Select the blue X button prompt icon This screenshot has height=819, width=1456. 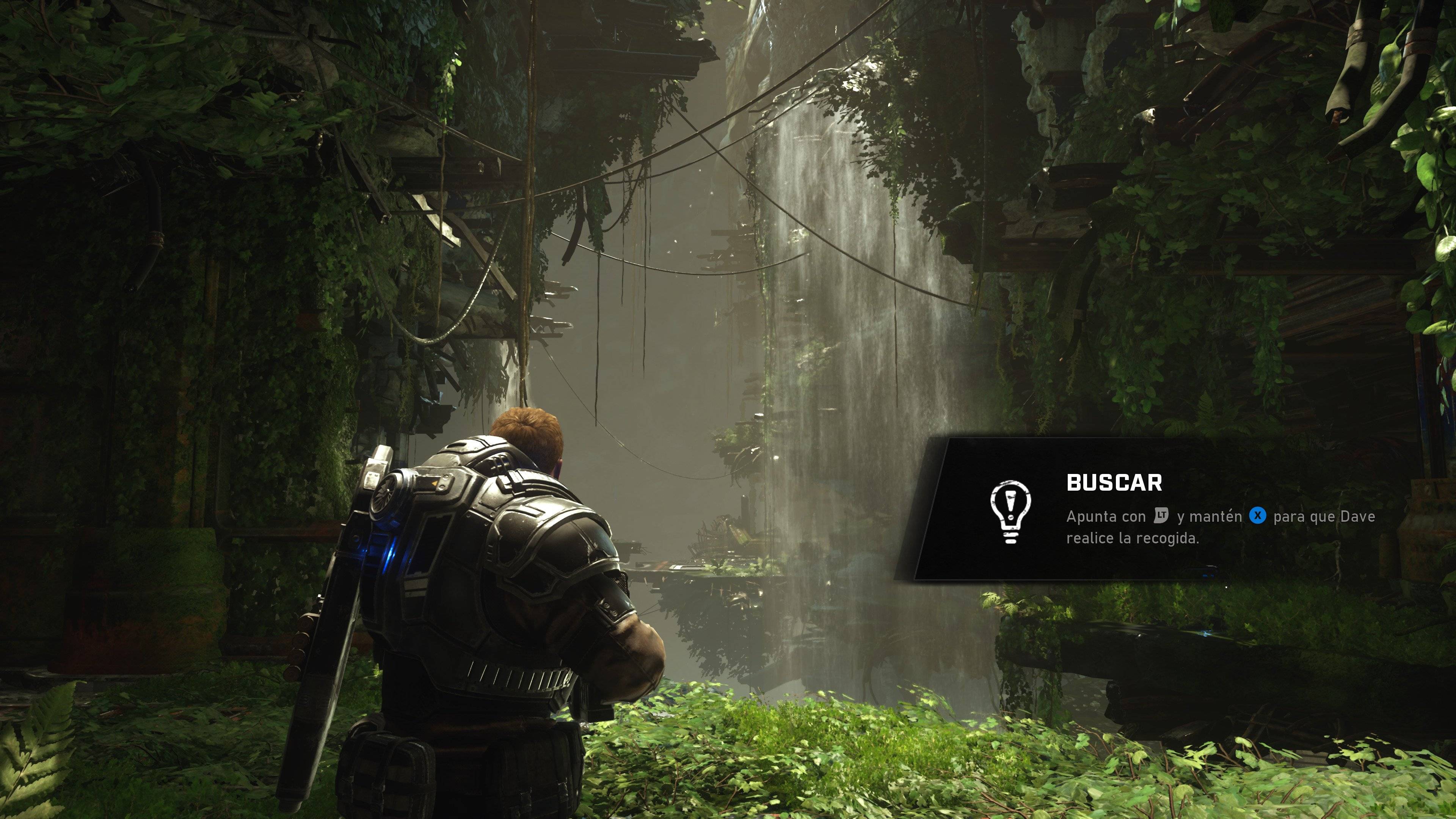(x=1258, y=515)
